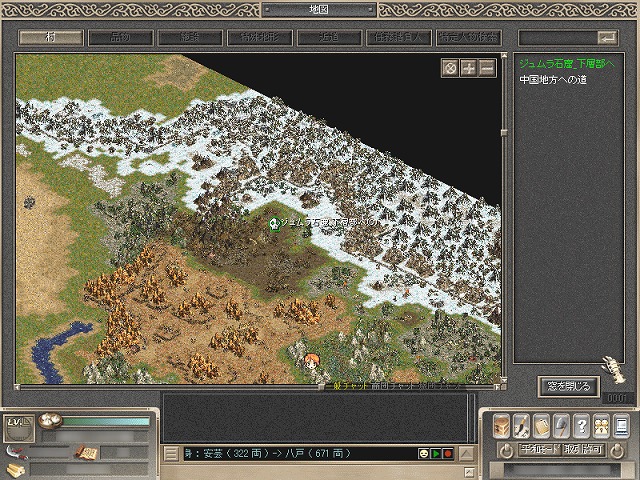Open the question mark help icon
This screenshot has height=480, width=640.
(x=581, y=424)
